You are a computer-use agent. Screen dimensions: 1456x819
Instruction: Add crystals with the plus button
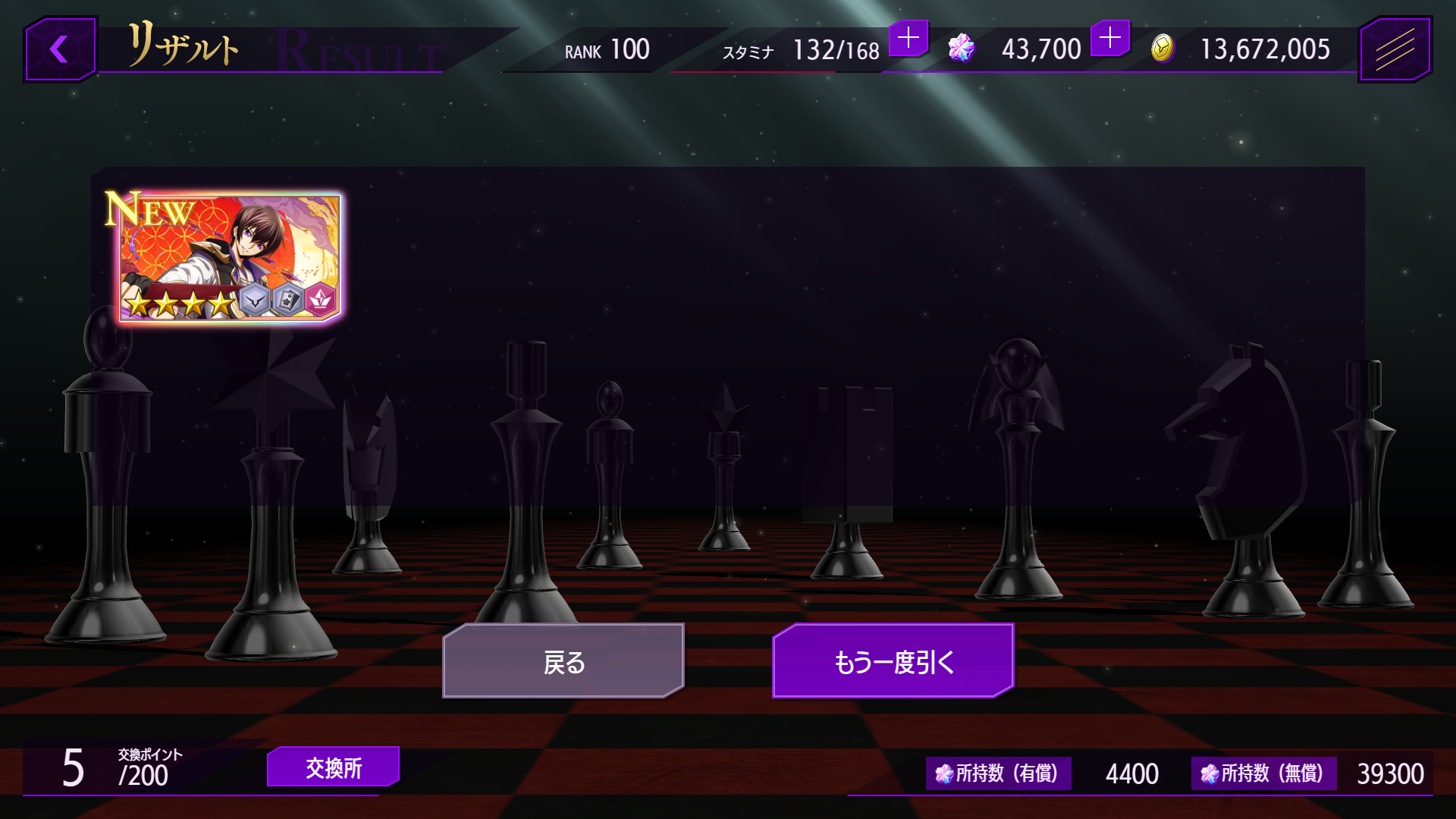1109,37
